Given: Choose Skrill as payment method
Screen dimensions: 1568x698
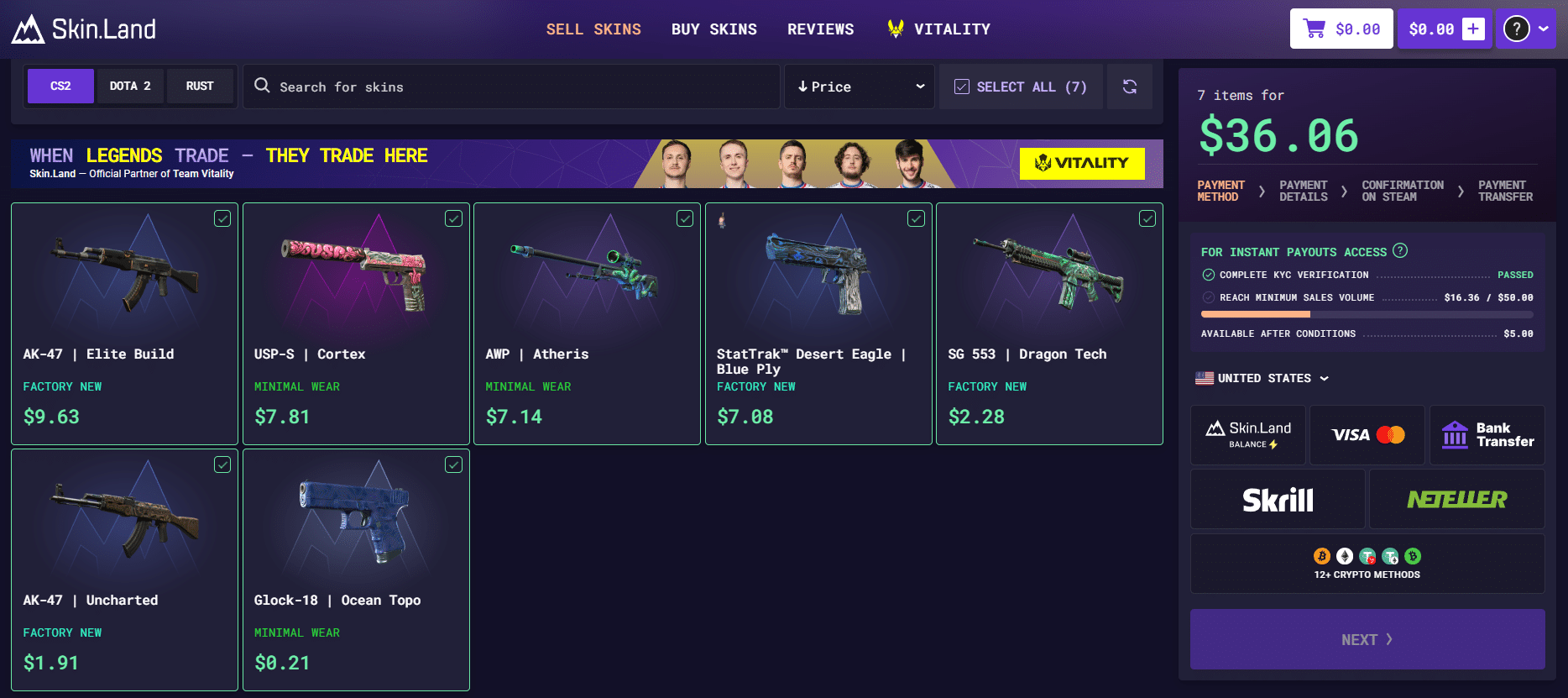Looking at the screenshot, I should (1277, 498).
